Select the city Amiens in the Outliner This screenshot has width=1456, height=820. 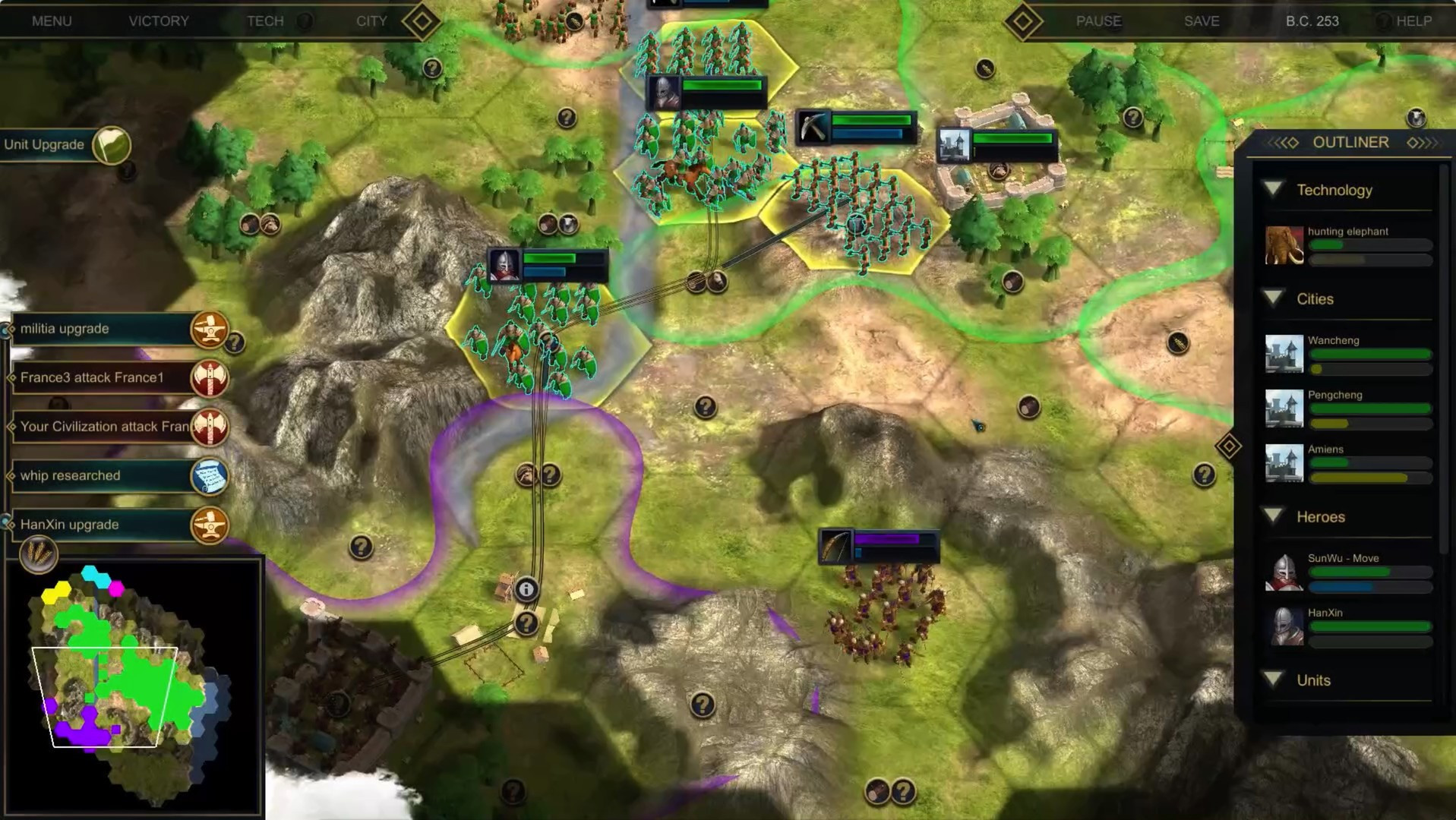[1348, 463]
